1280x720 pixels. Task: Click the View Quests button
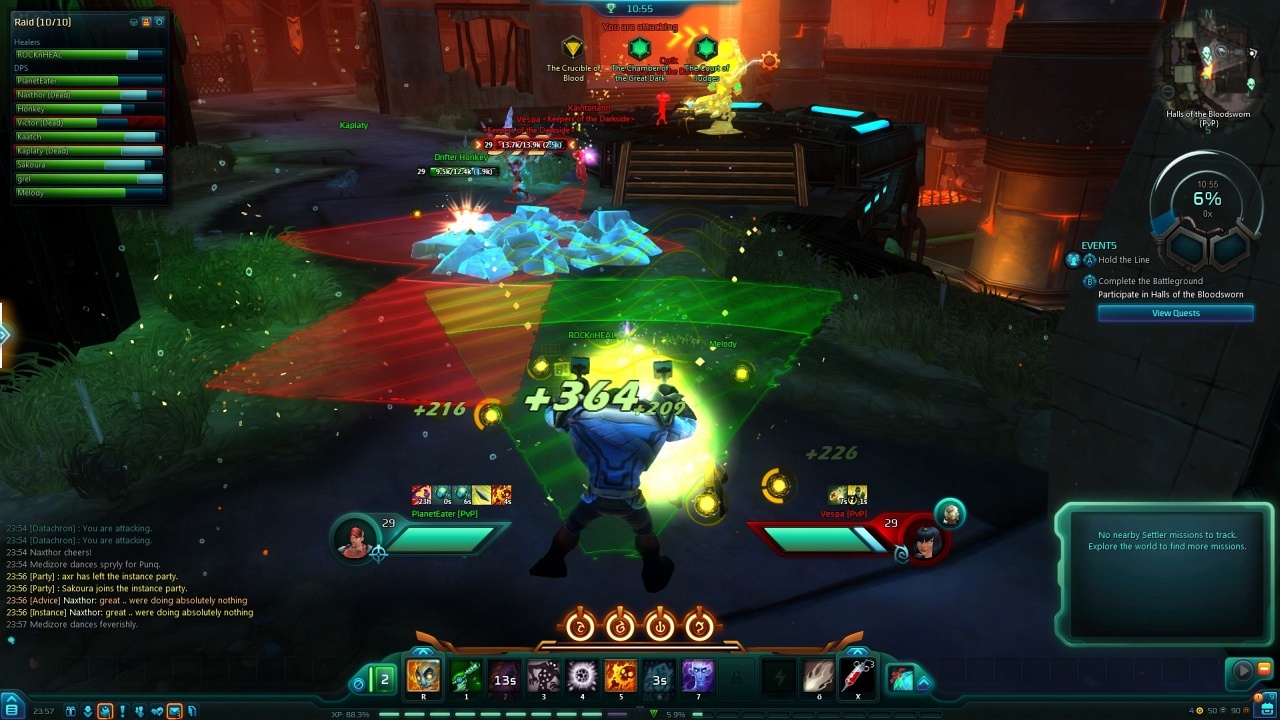pyautogui.click(x=1175, y=313)
